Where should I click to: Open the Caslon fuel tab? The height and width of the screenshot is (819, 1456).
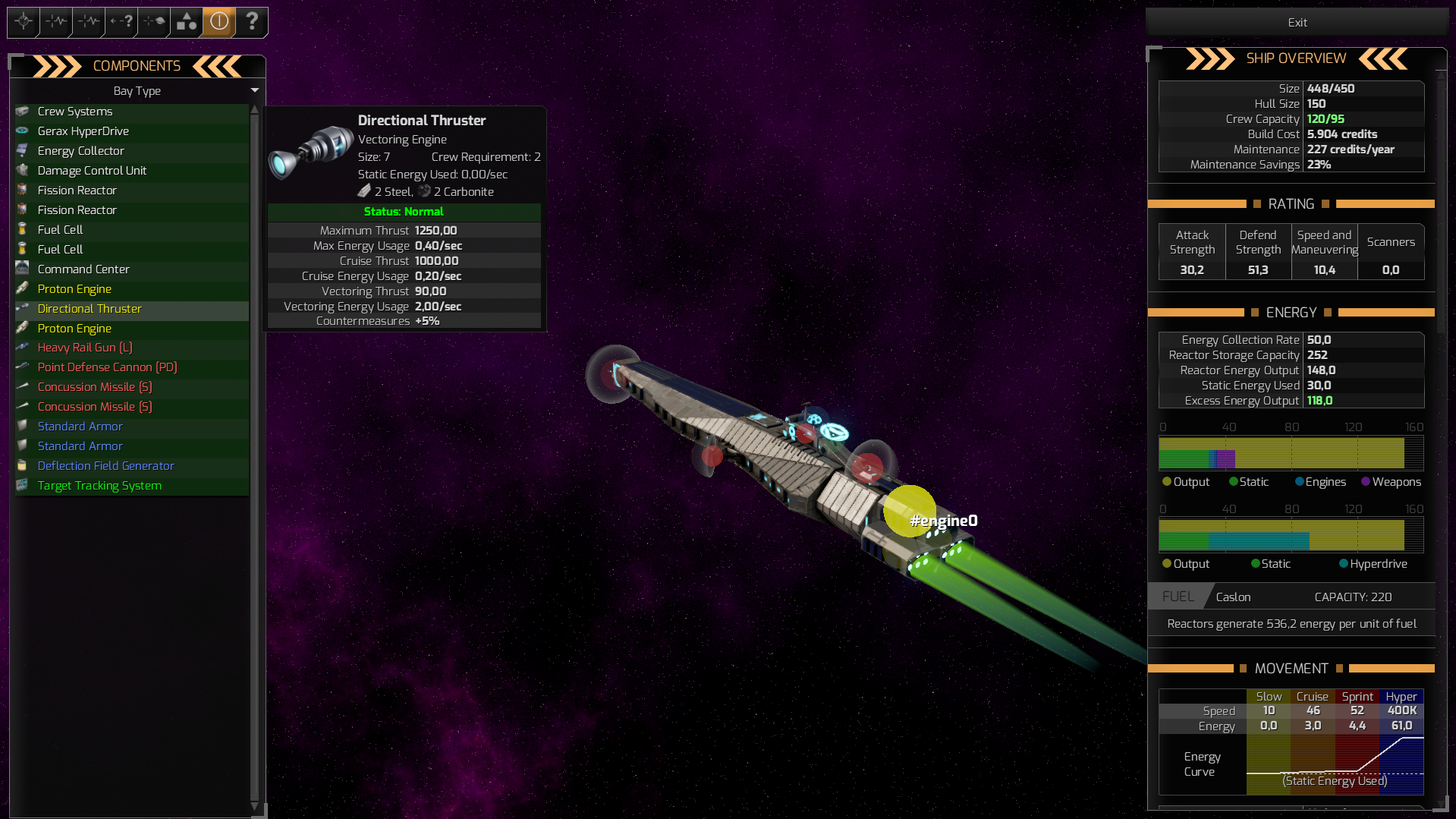tap(1232, 597)
